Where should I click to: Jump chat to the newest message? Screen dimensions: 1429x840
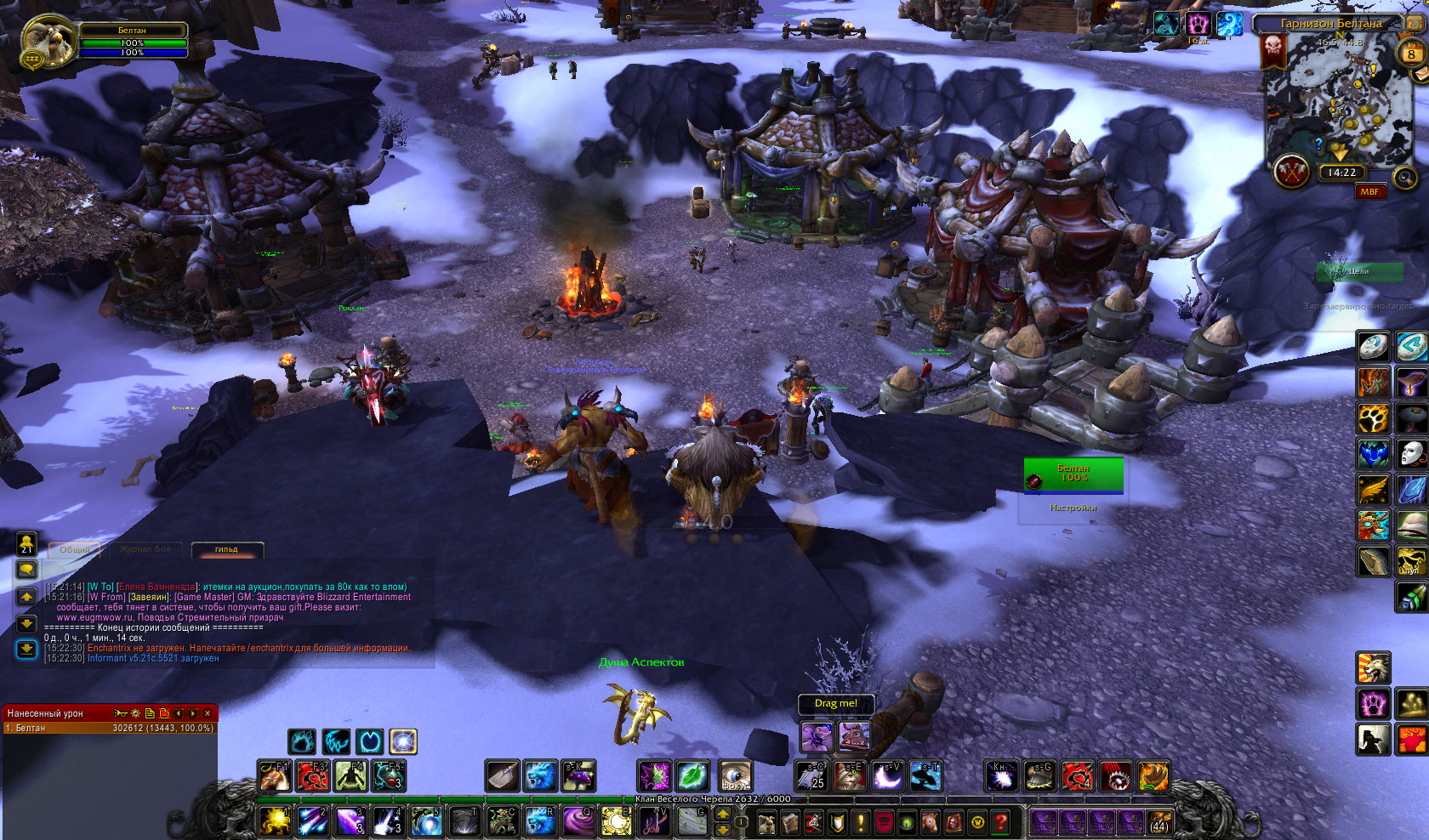tap(26, 650)
